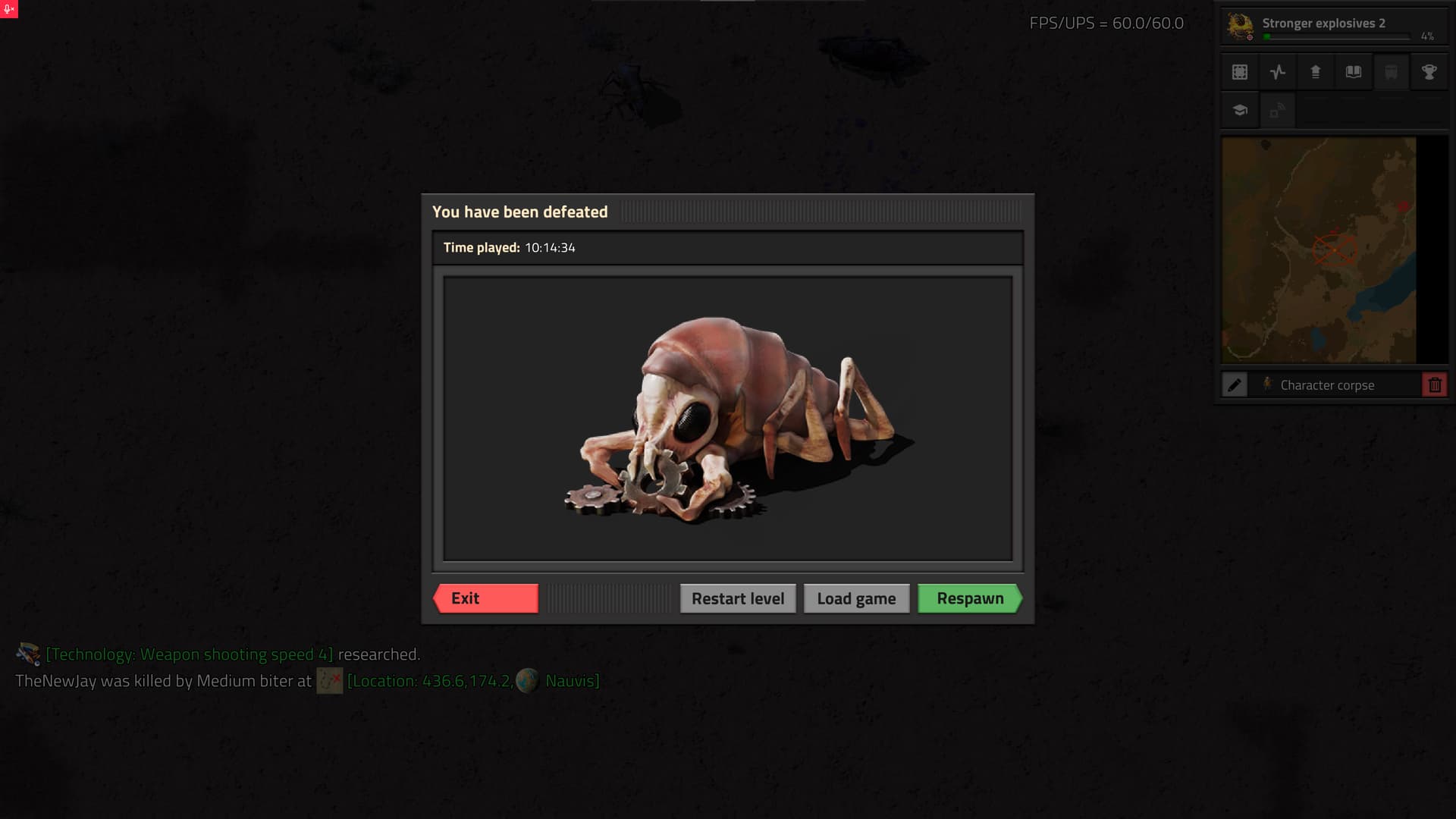Click the minimap to open the map
The width and height of the screenshot is (1456, 819).
1319,249
